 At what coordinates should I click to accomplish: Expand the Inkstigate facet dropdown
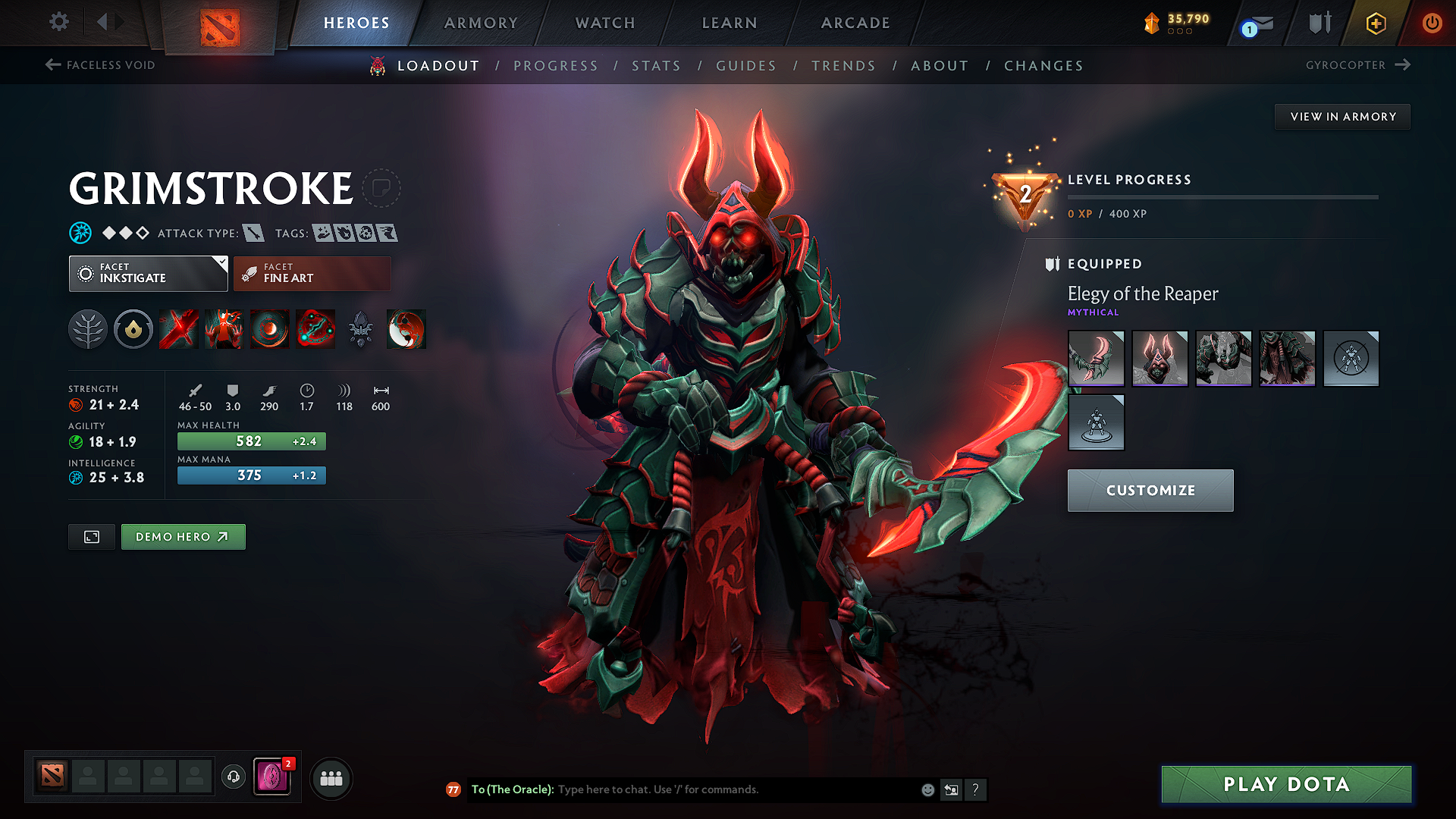221,265
